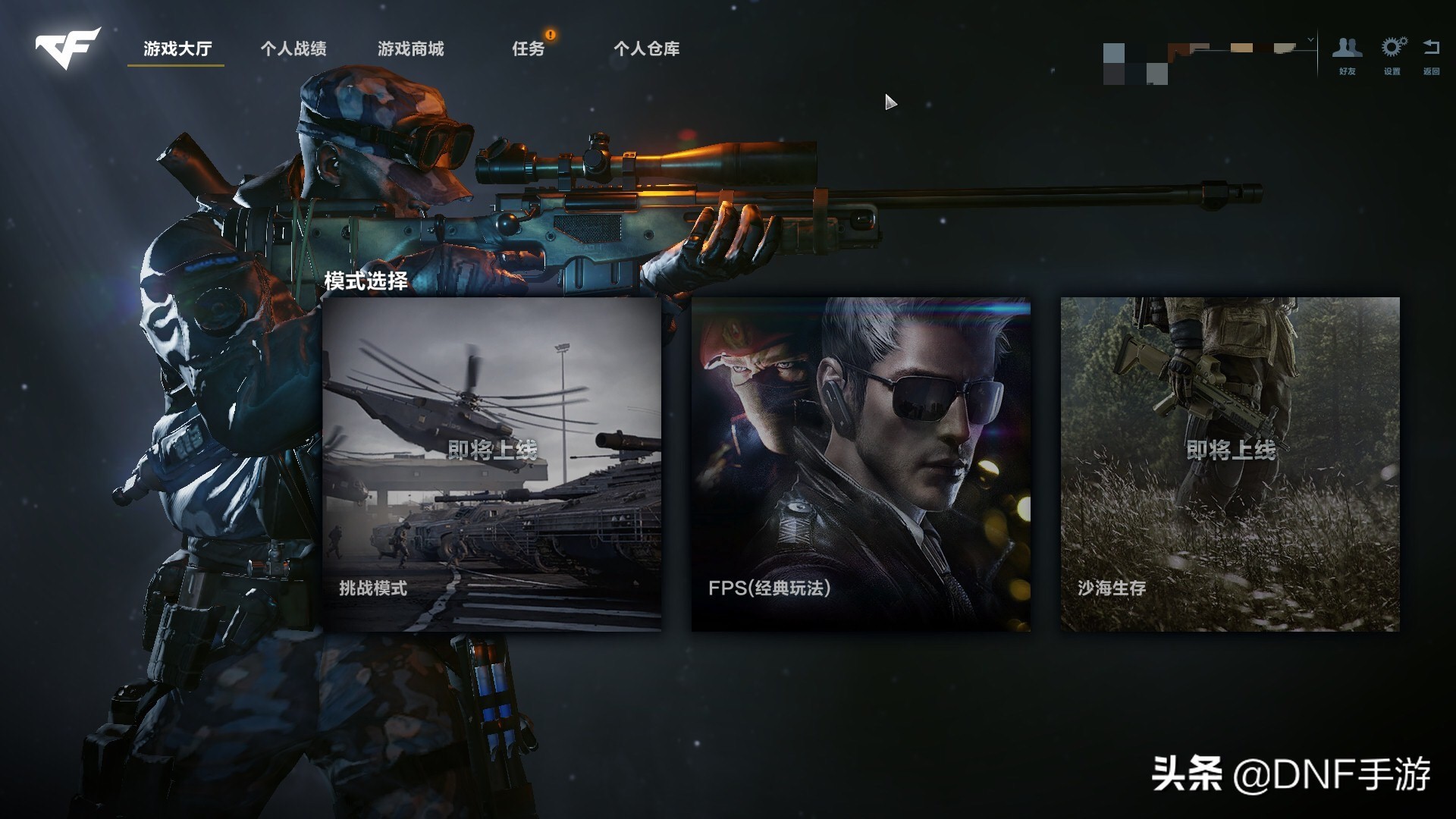The image size is (1456, 819).
Task: Select the 挑战模式 challenge mode tile
Action: click(x=491, y=464)
